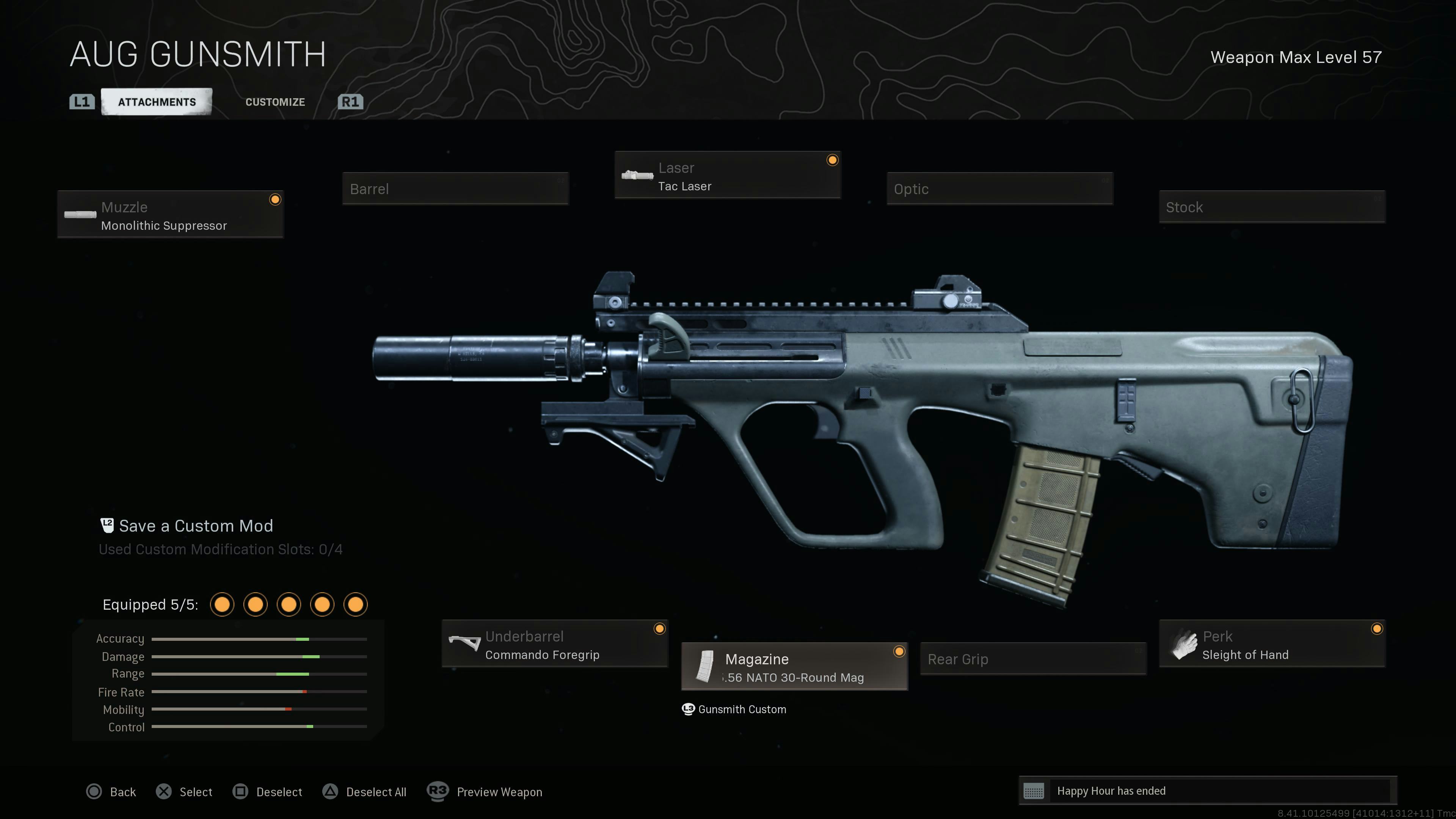Toggle the first Equipped 5/5 orange dot
This screenshot has width=1456, height=819.
(222, 604)
